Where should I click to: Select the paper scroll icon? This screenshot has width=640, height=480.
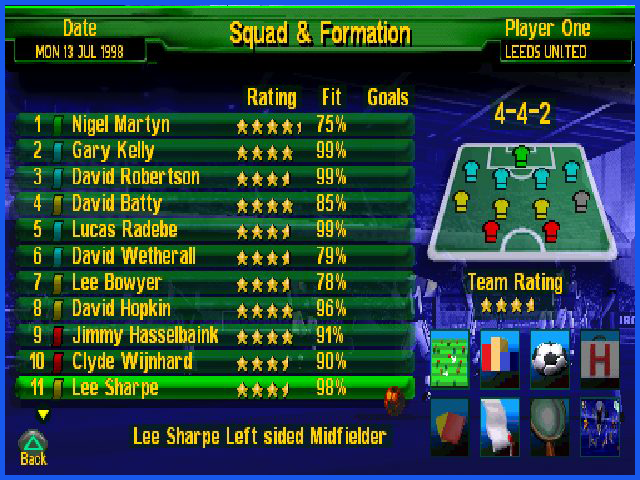[500, 425]
